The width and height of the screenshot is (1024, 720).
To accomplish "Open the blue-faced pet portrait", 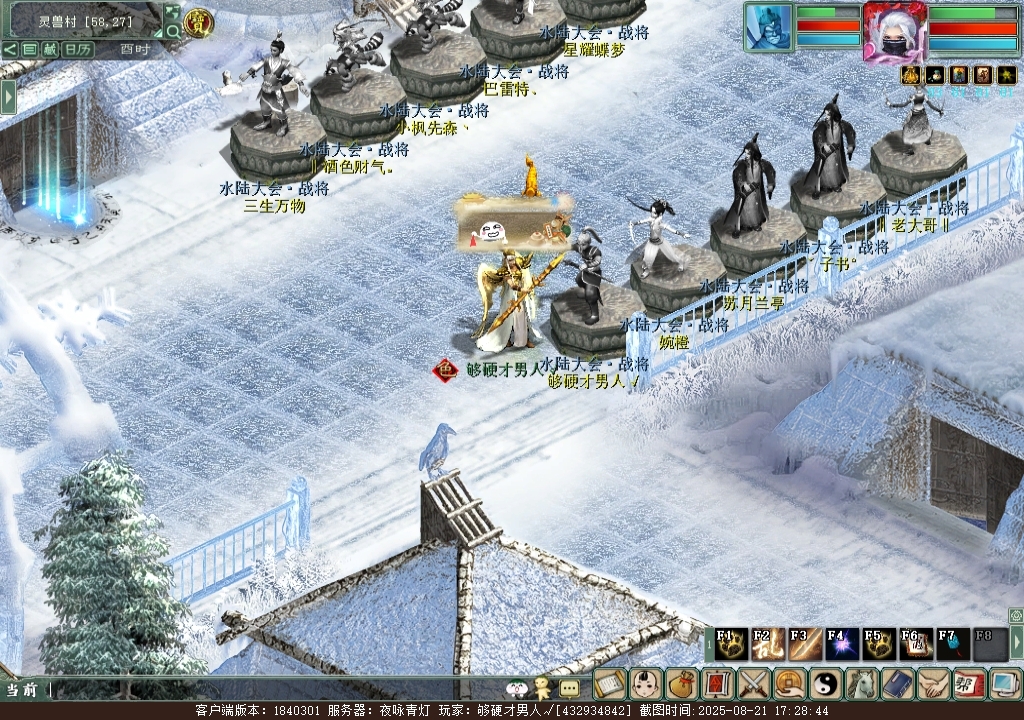I will [768, 27].
